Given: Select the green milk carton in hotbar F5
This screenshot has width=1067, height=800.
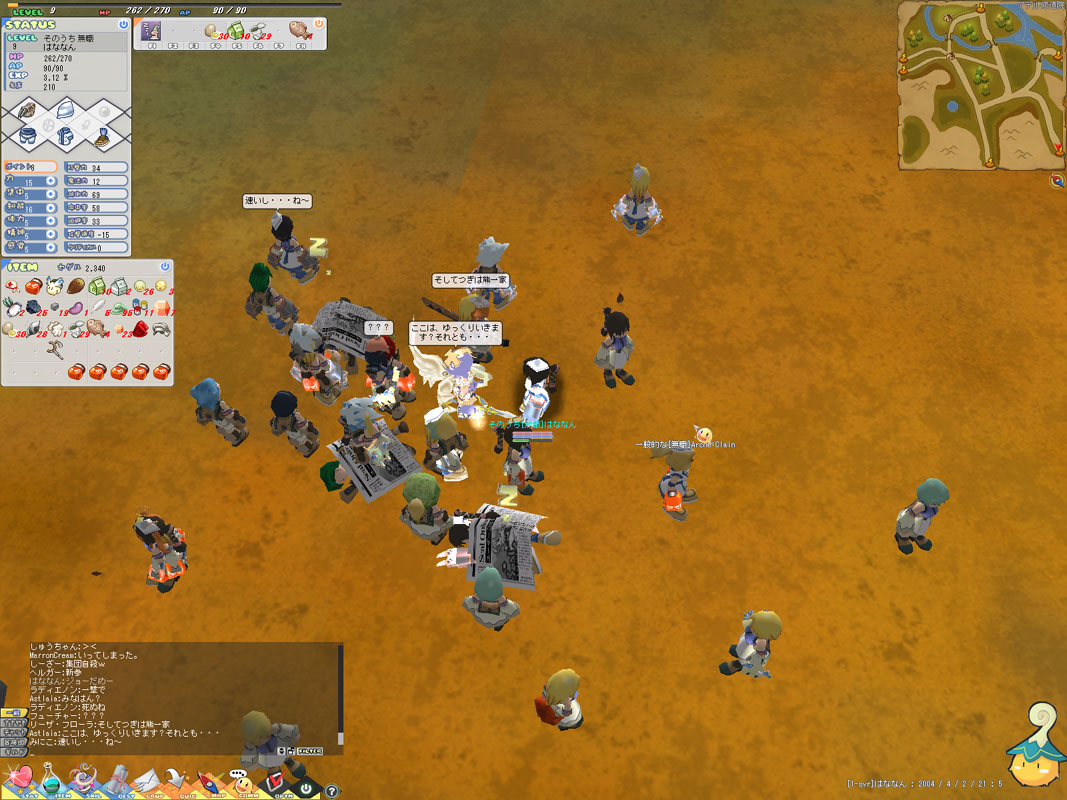Looking at the screenshot, I should point(237,31).
